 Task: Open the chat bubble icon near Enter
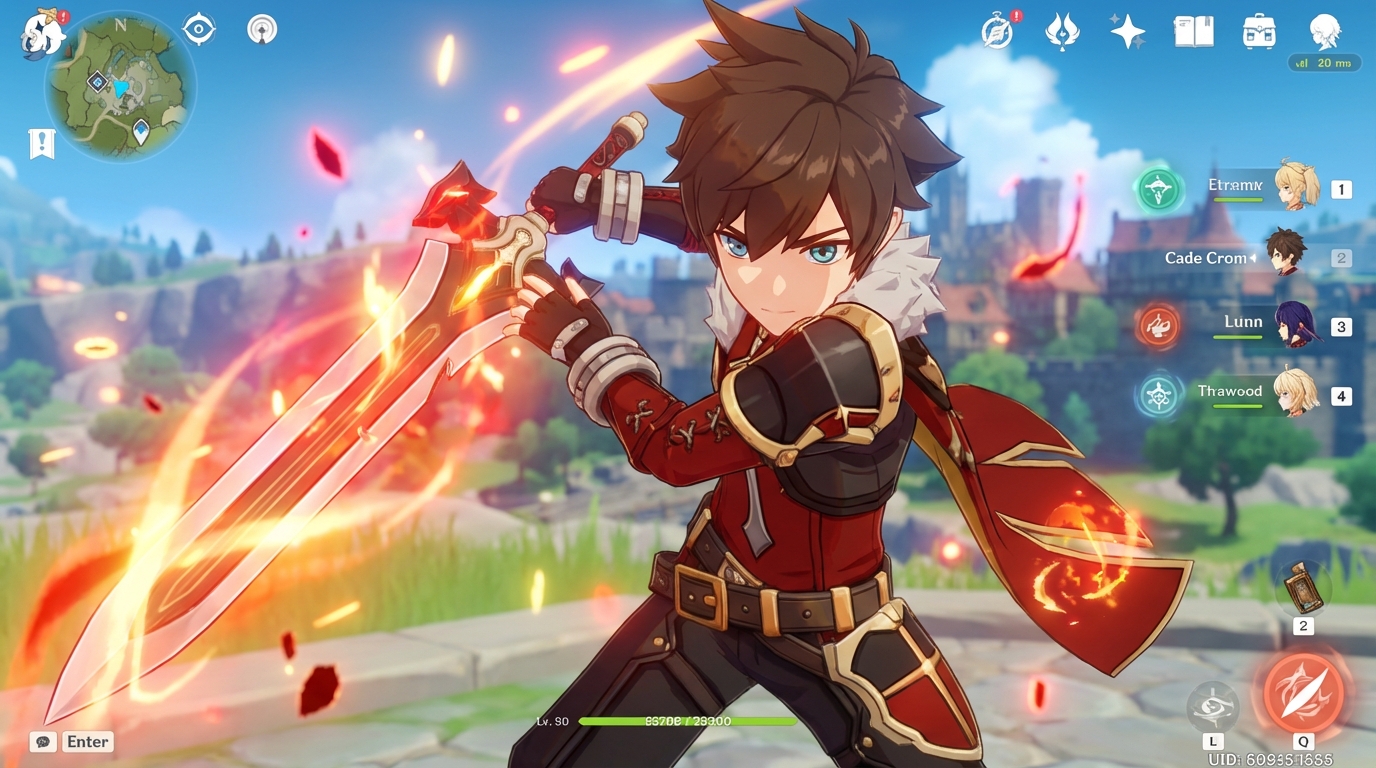[x=41, y=741]
